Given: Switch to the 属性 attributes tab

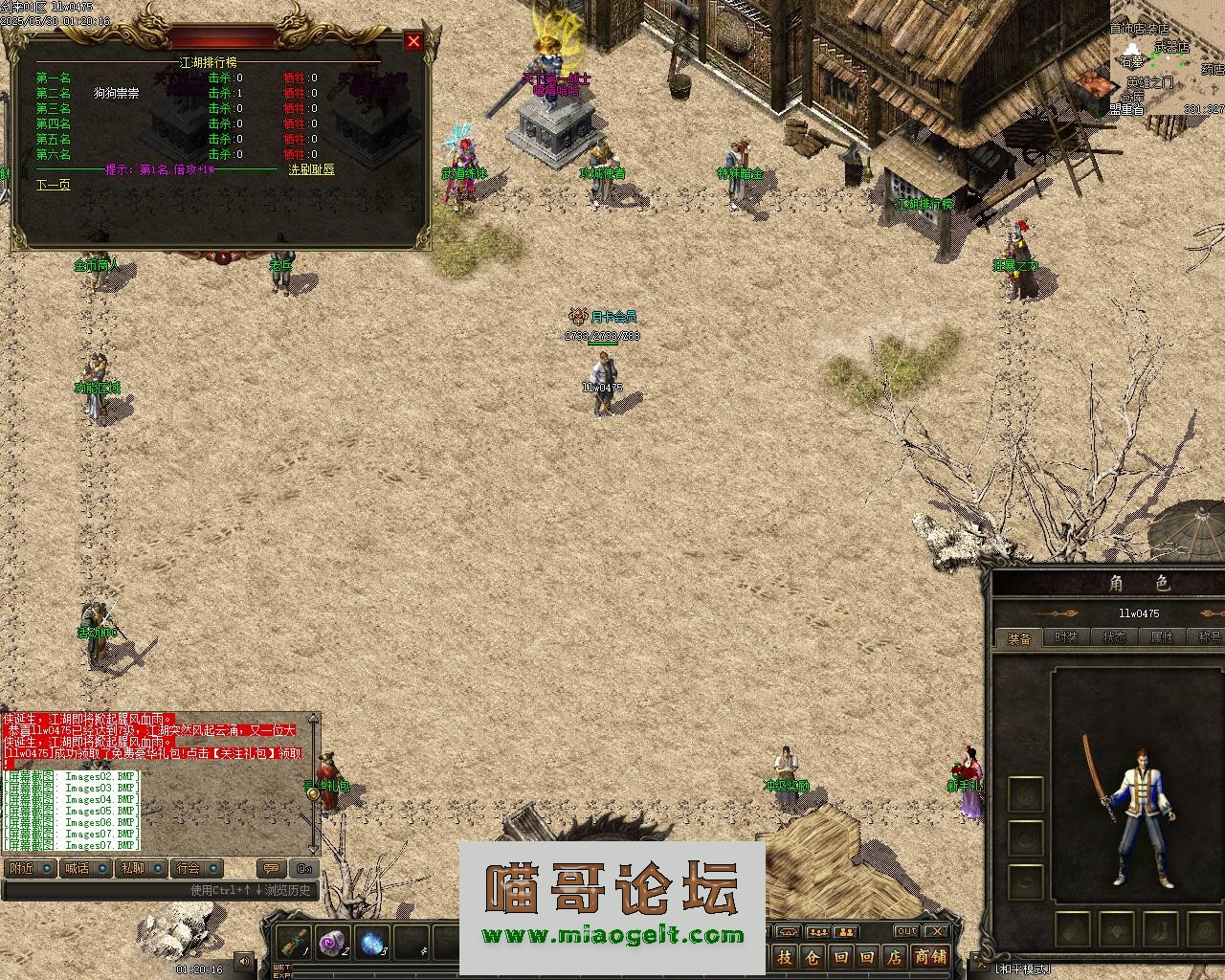Looking at the screenshot, I should coord(1162,637).
